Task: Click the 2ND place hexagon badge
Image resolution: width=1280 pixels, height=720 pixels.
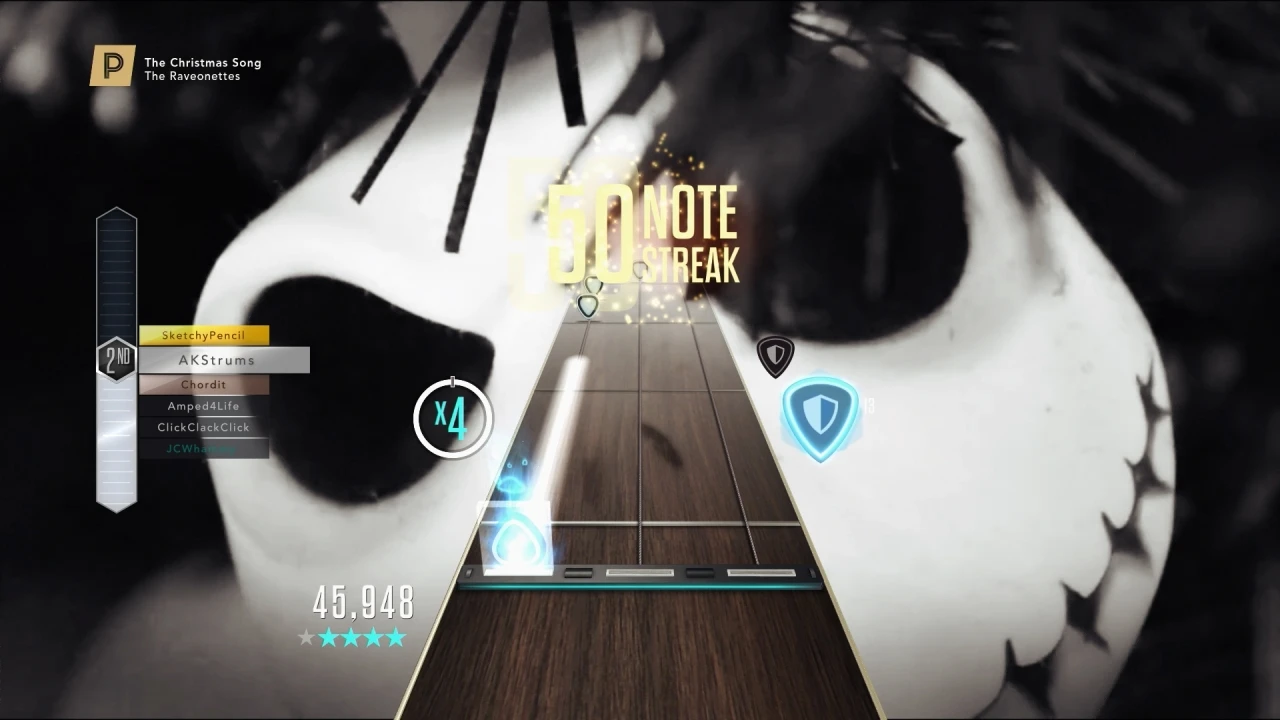Action: click(116, 359)
